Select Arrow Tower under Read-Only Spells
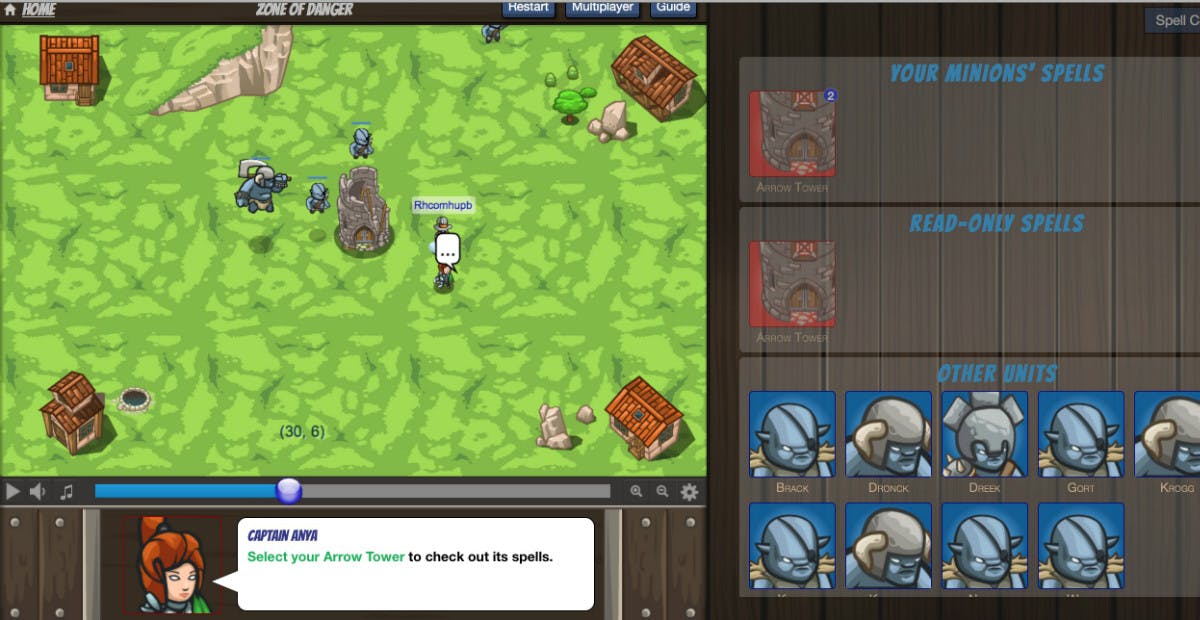 click(x=792, y=284)
